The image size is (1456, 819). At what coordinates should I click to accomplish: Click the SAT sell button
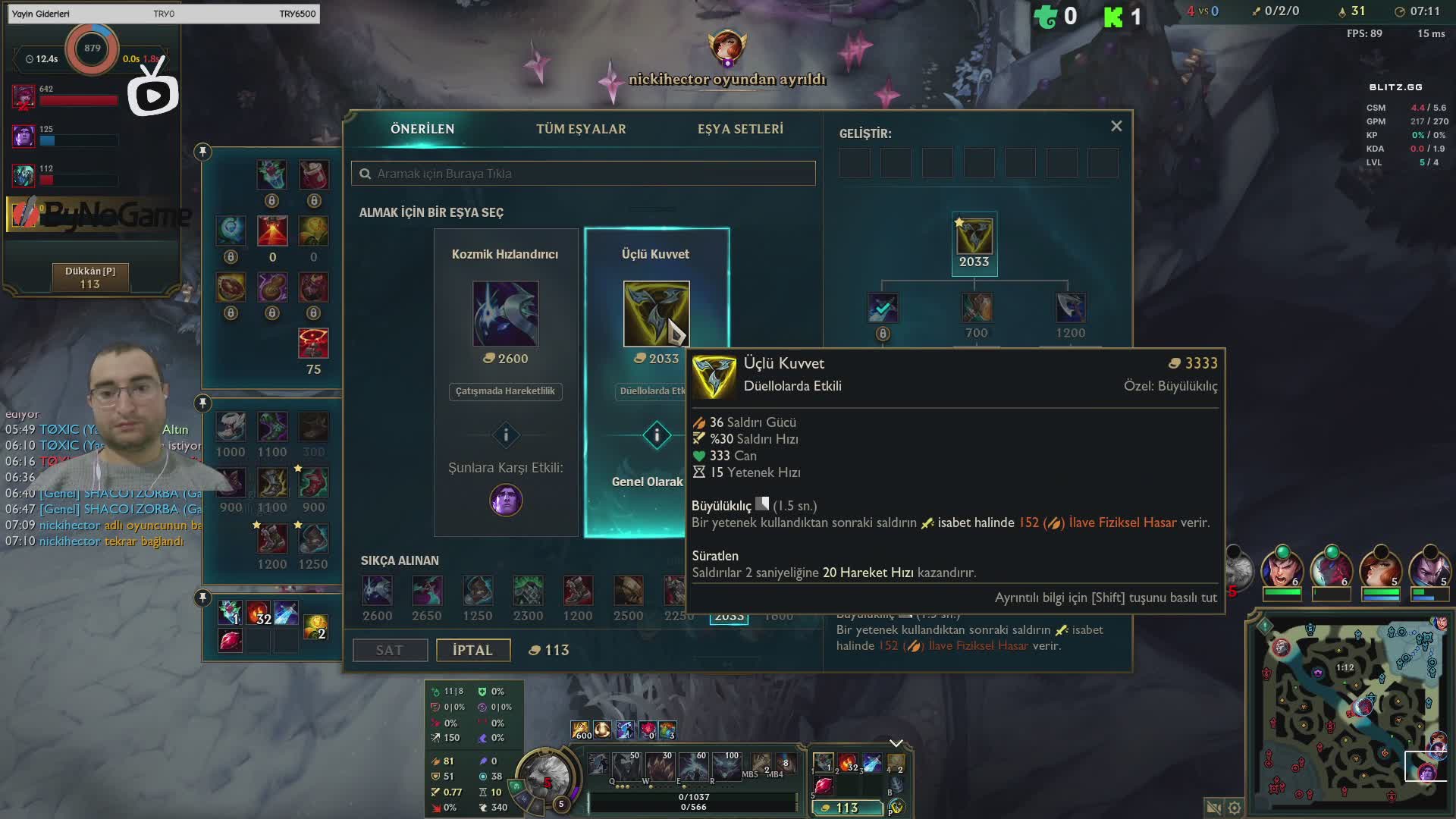[x=390, y=650]
